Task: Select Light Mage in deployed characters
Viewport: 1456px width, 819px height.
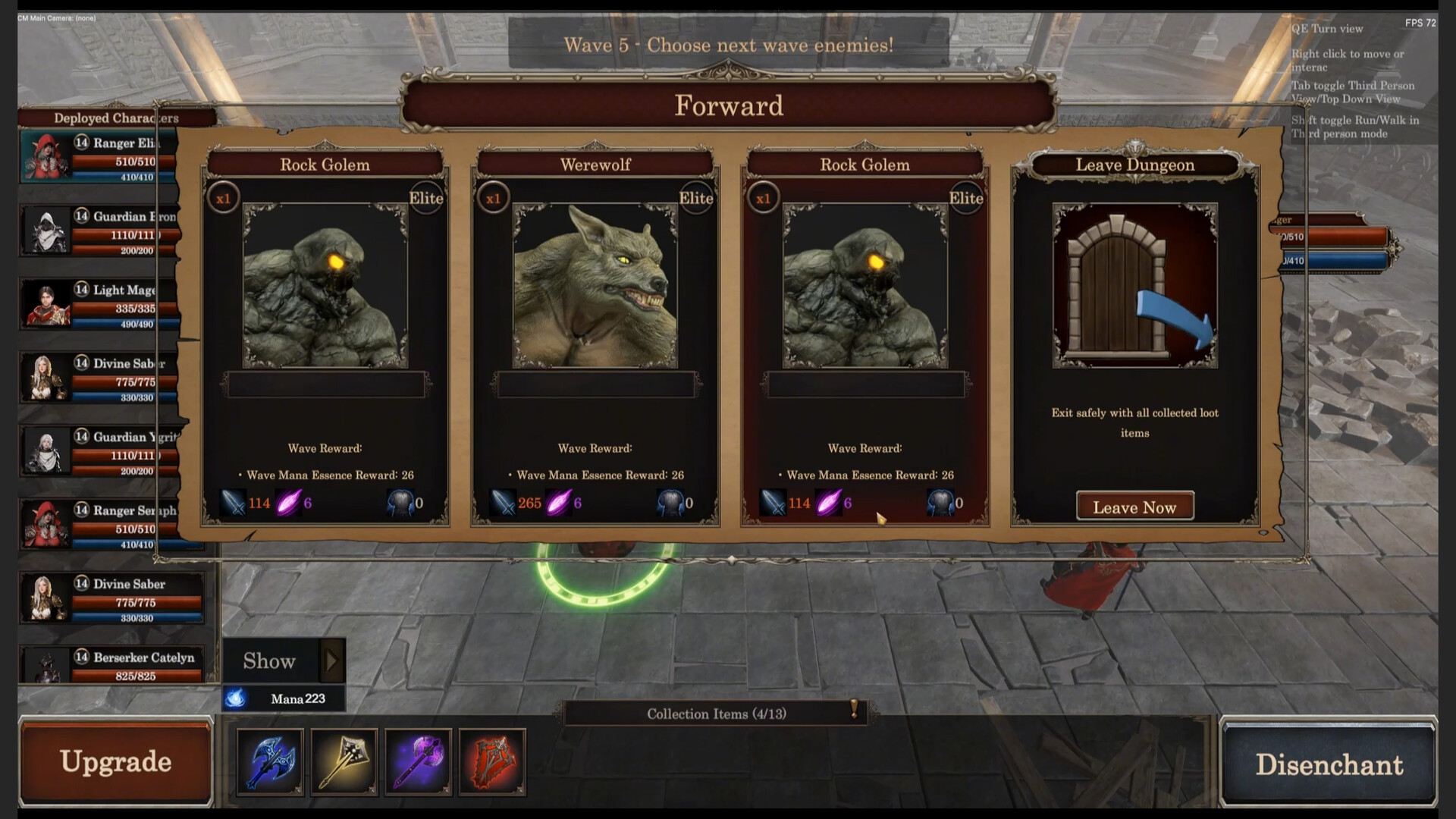Action: pos(99,304)
